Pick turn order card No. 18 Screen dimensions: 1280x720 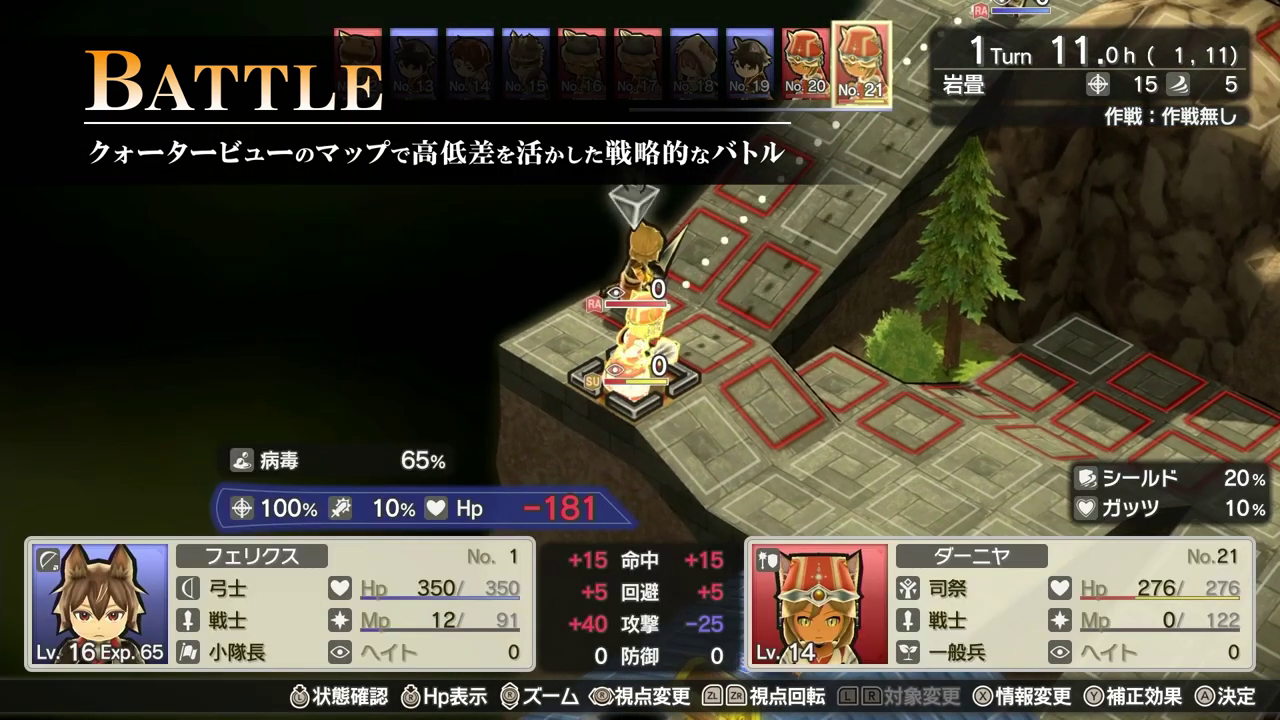click(x=694, y=63)
